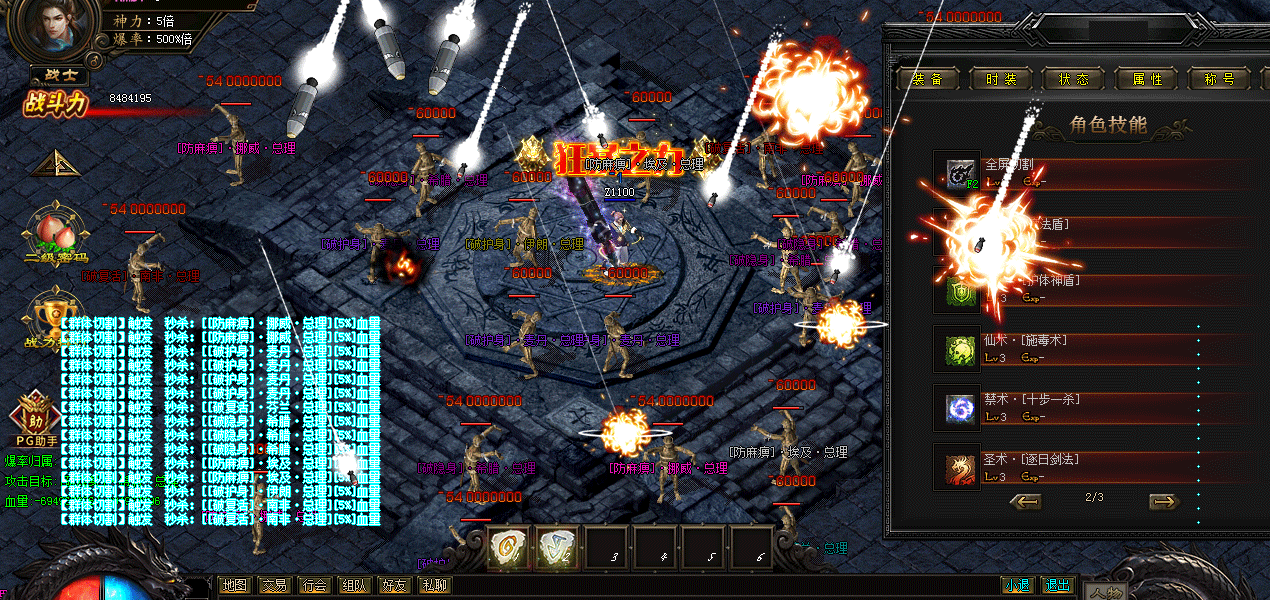This screenshot has width=1270, height=600.
Task: Open the 属性 attributes tab
Action: (x=1146, y=80)
